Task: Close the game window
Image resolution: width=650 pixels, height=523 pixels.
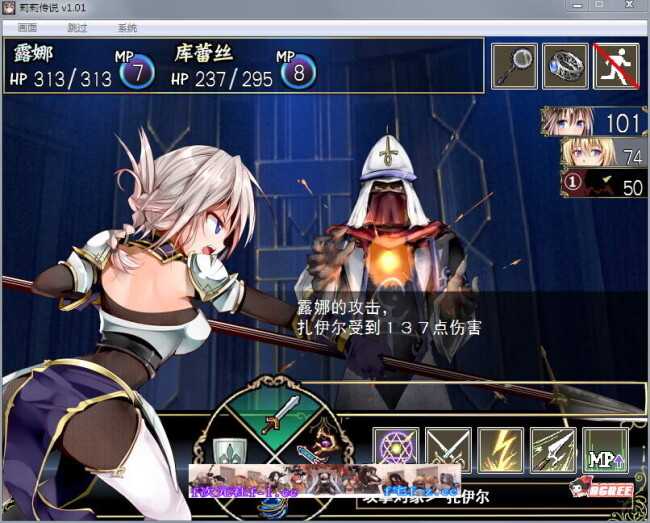Action: [x=627, y=6]
